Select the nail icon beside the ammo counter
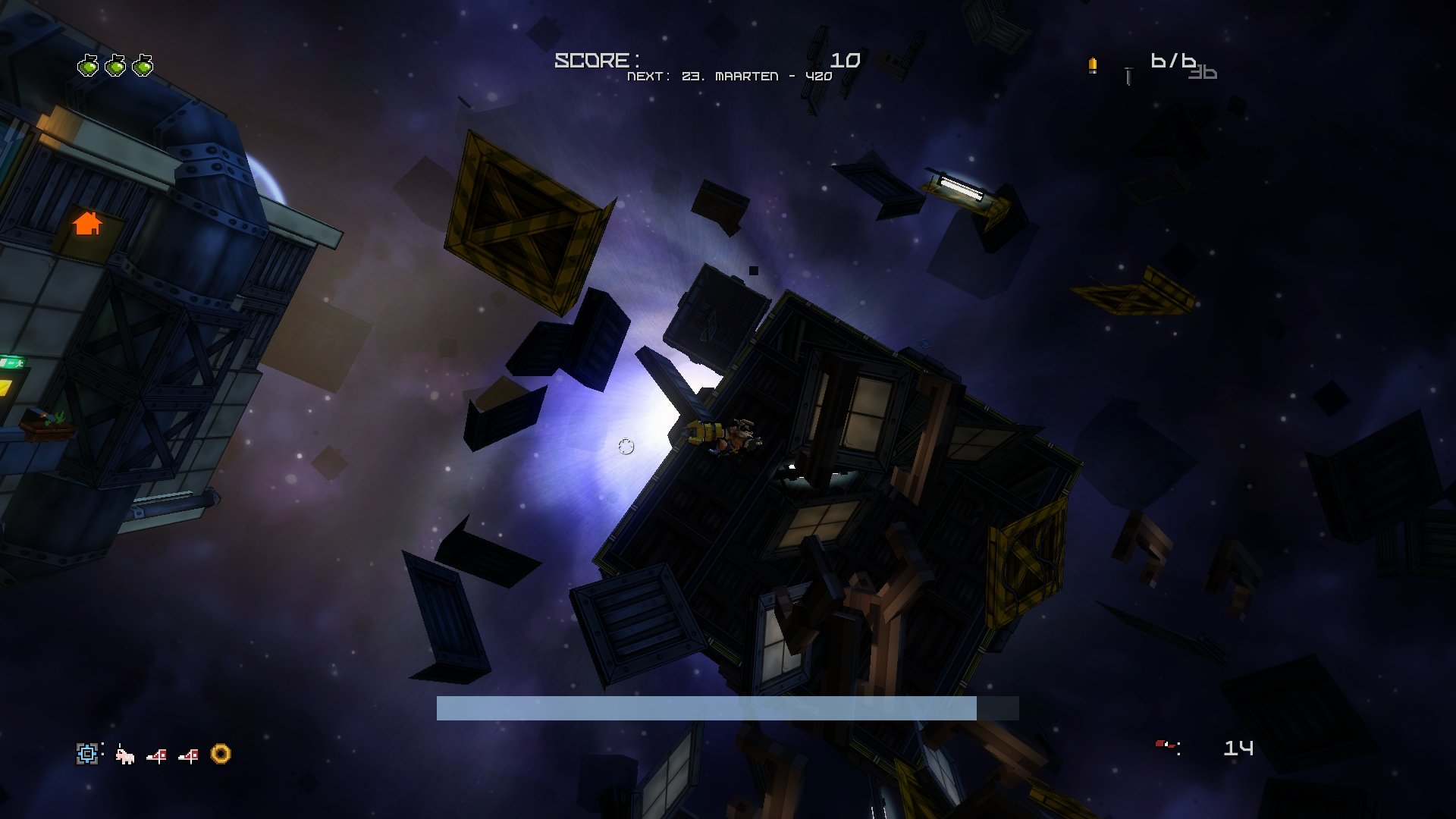 pyautogui.click(x=1128, y=75)
